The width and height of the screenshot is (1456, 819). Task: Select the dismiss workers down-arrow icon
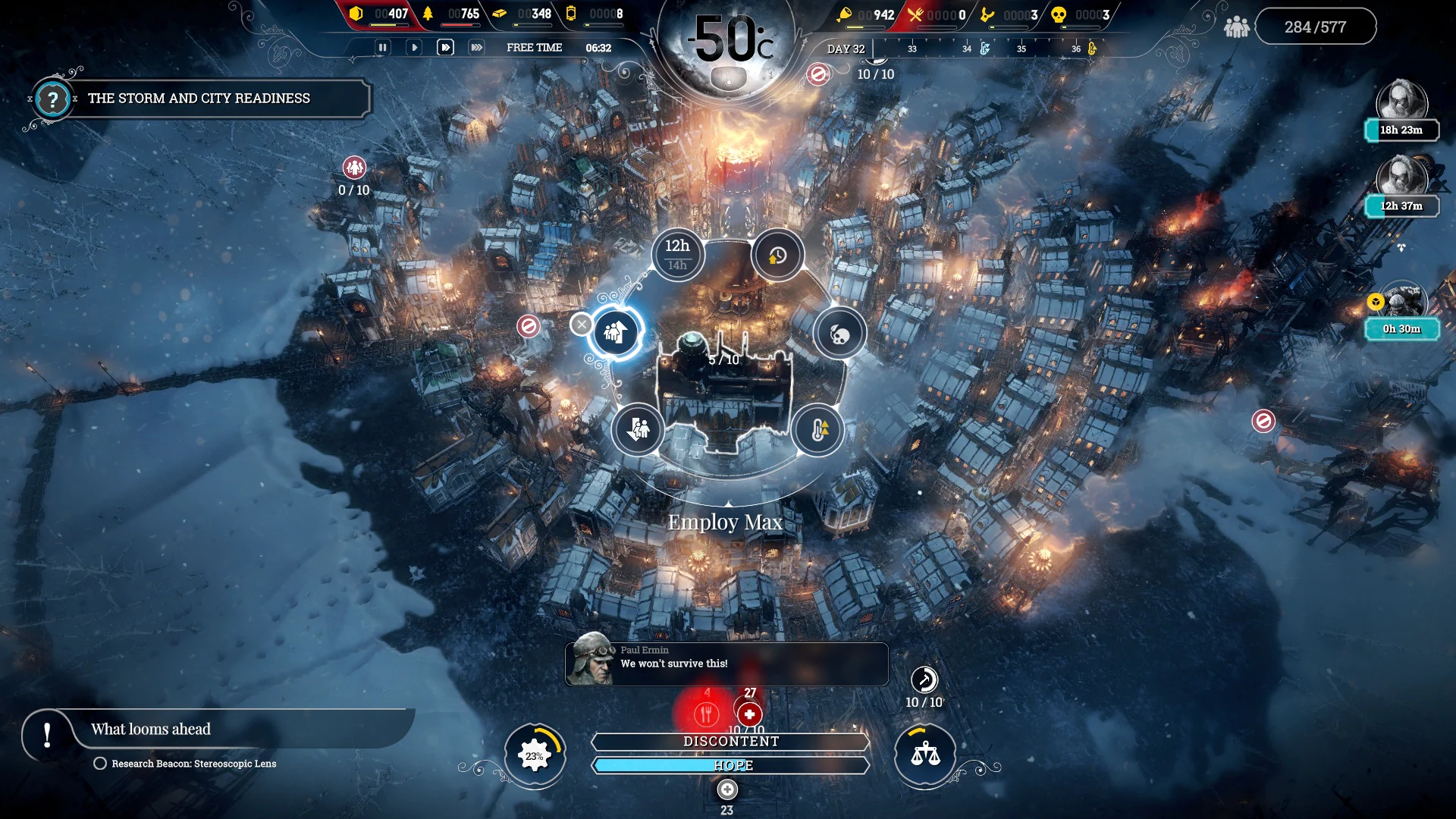(x=638, y=430)
